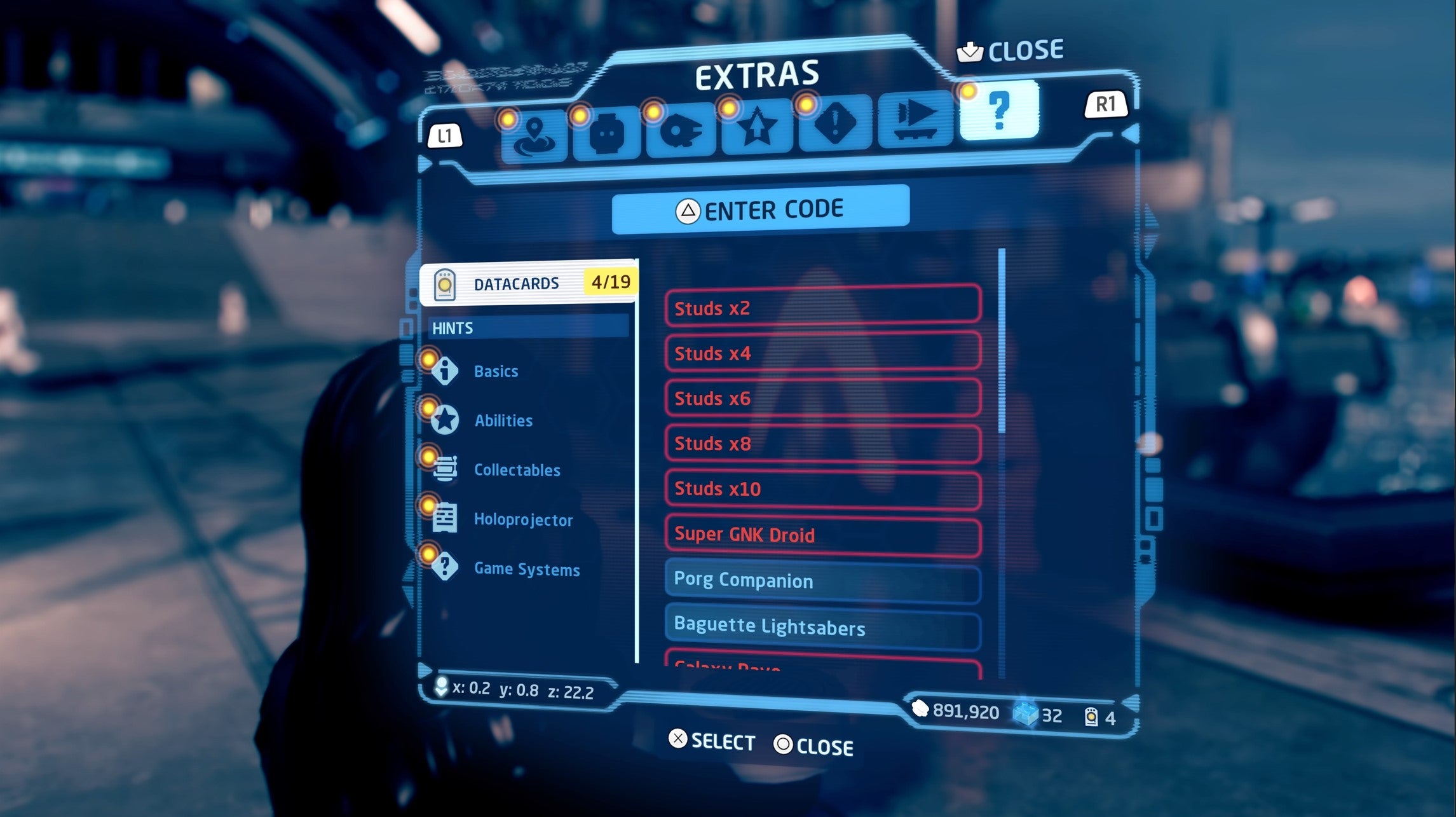Expand the Collectables hints category
The height and width of the screenshot is (817, 1456).
coord(516,470)
